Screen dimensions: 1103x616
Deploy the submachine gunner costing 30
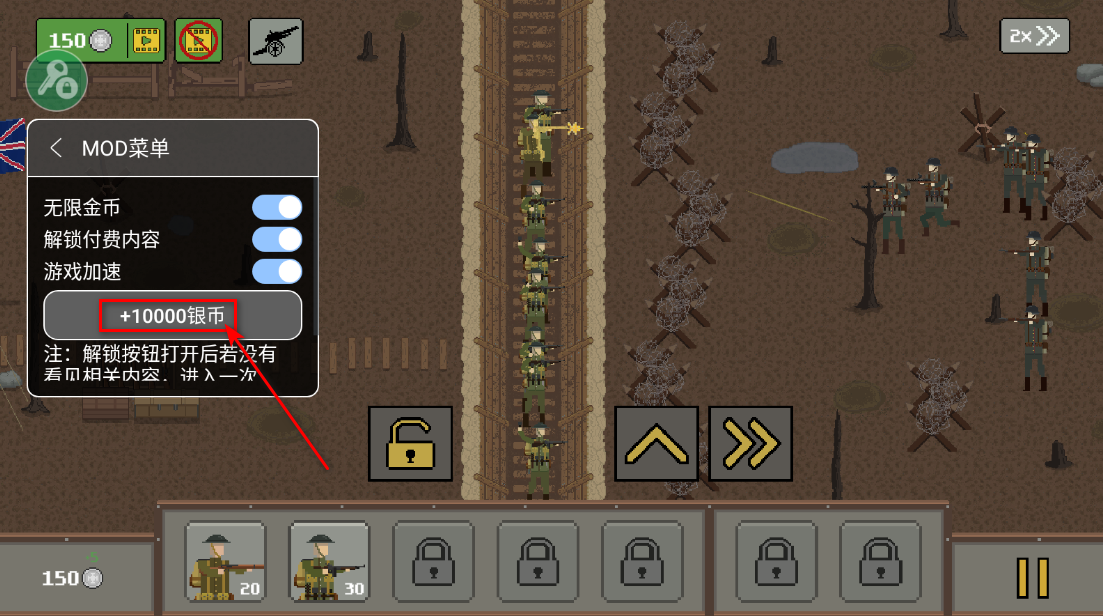point(329,562)
